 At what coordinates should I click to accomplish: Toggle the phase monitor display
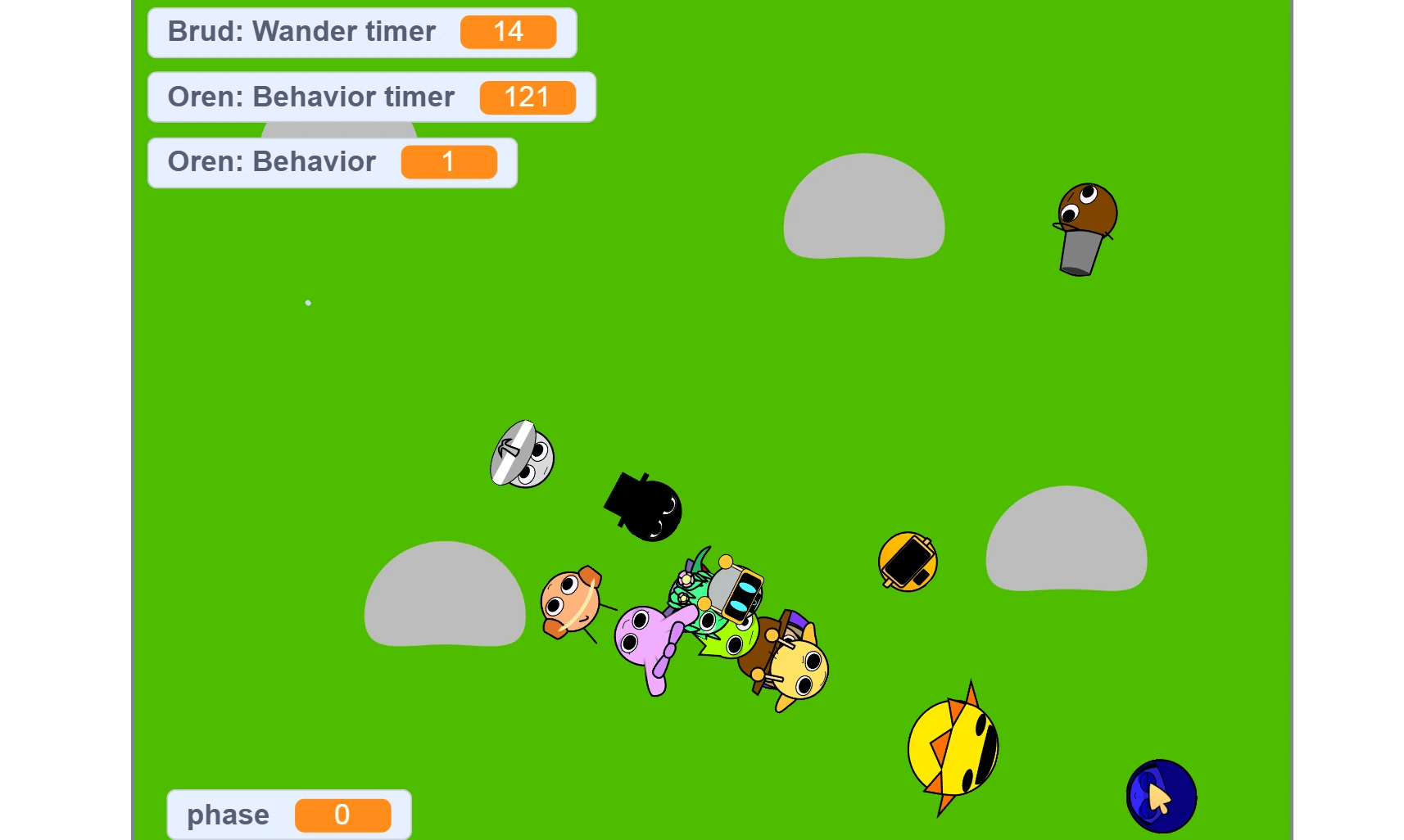pos(288,814)
